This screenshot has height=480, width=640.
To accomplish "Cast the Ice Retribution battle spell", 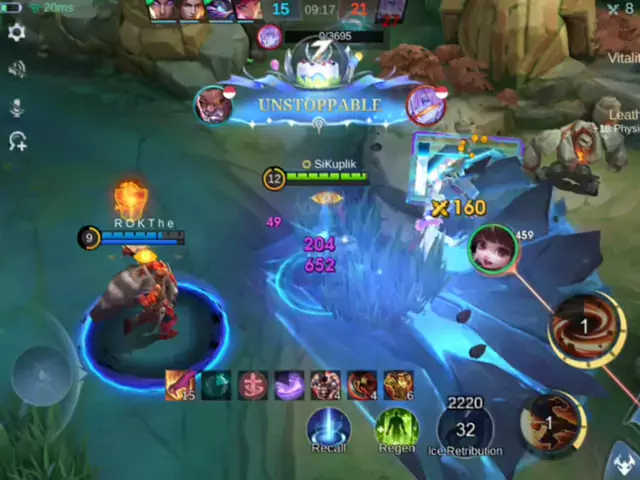I will pos(465,427).
